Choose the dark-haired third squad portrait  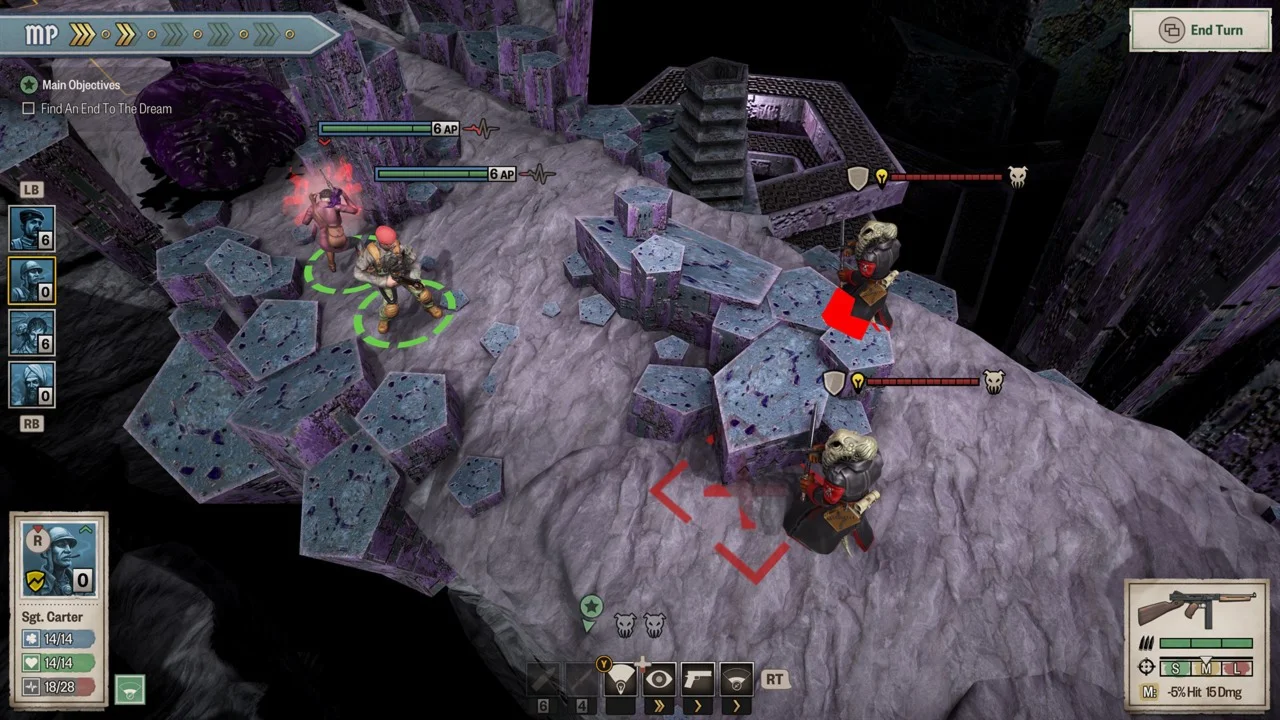(x=32, y=333)
